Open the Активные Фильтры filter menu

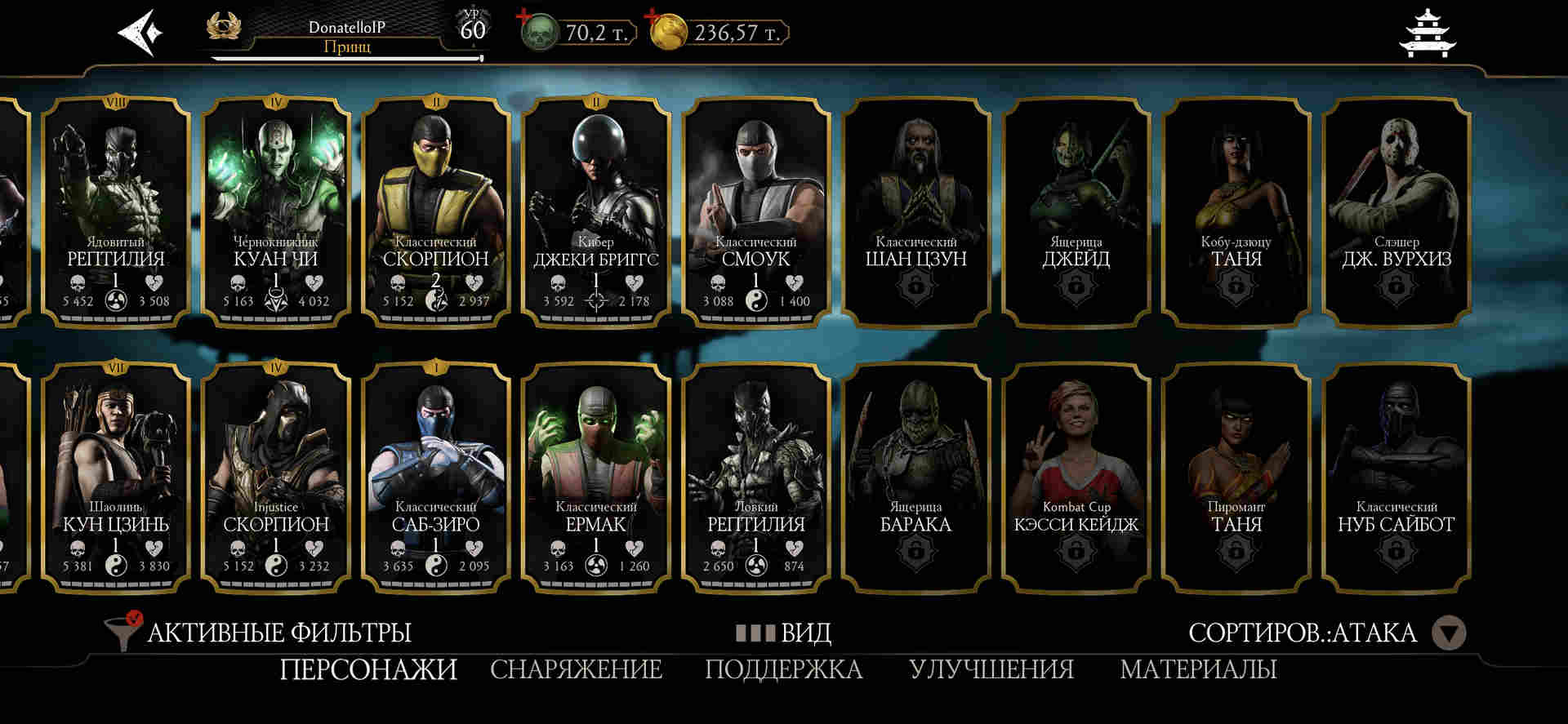point(261,633)
